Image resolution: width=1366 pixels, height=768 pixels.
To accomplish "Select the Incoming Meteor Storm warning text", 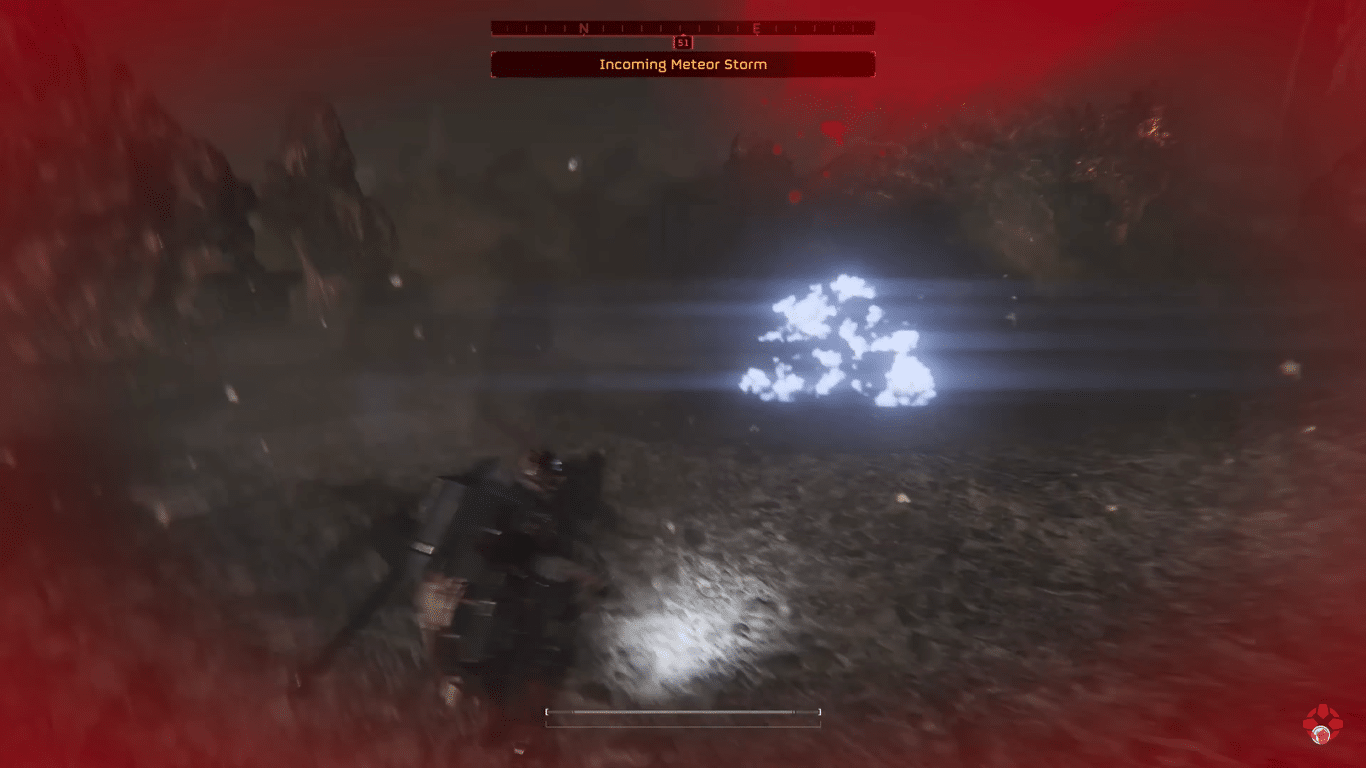I will 684,64.
